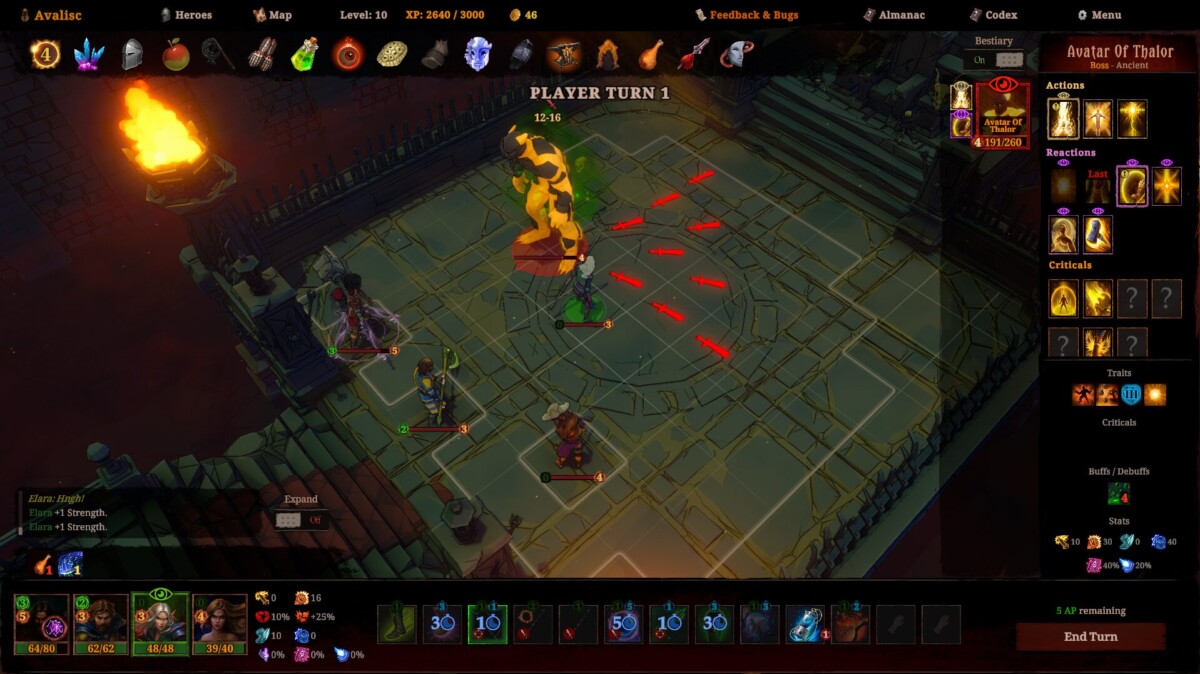This screenshot has width=1200, height=674.
Task: Use the boot movement ability
Action: tap(397, 624)
